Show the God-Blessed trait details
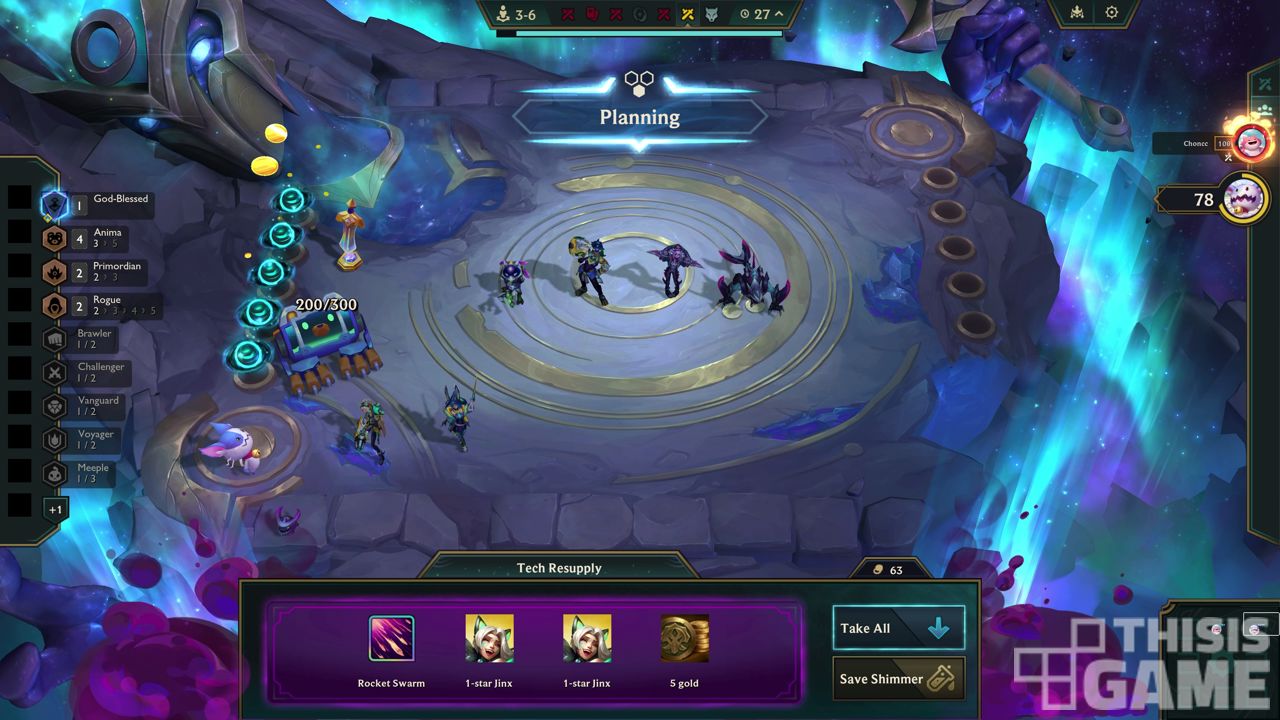The height and width of the screenshot is (720, 1280). tap(54, 205)
